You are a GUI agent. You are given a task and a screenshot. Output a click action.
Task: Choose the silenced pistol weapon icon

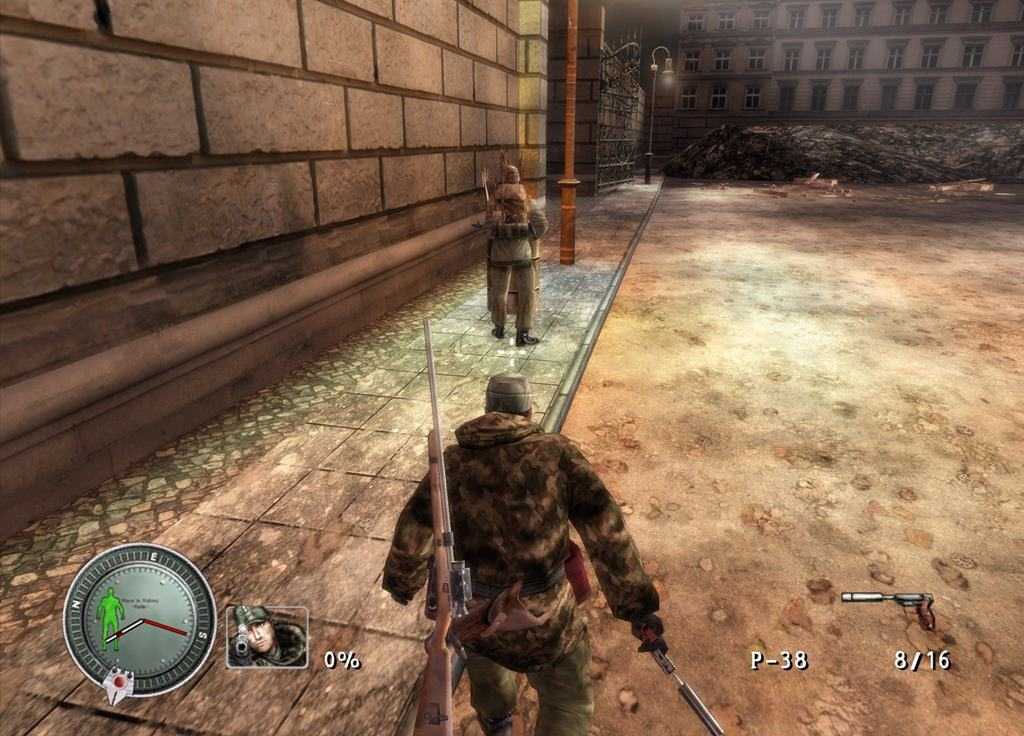tap(888, 606)
